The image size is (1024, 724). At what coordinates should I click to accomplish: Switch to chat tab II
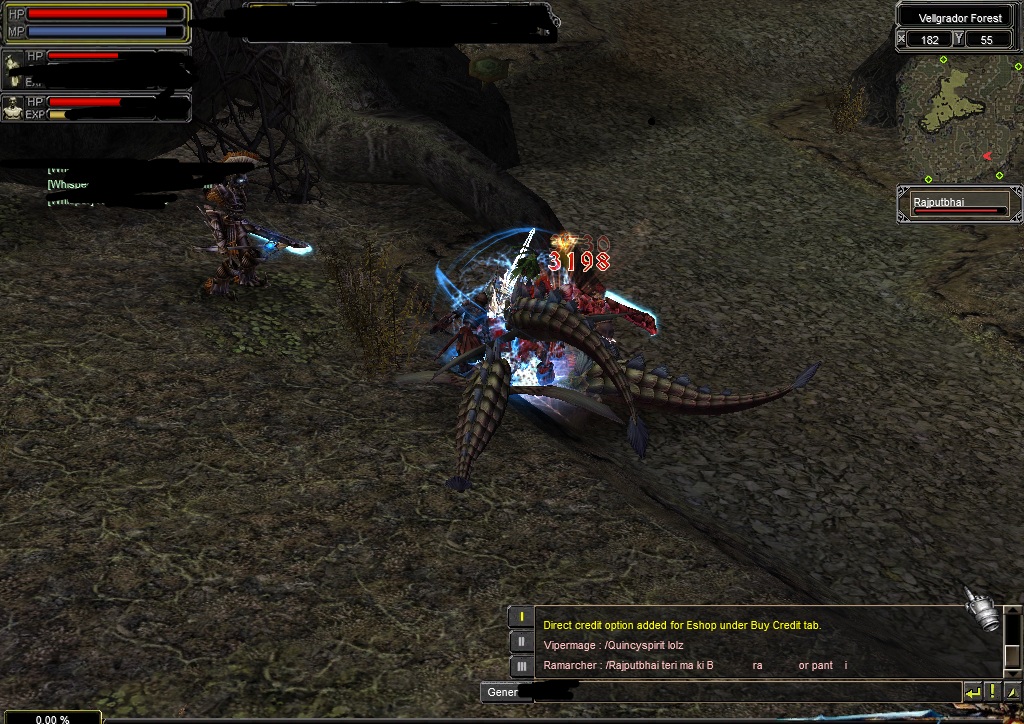521,642
